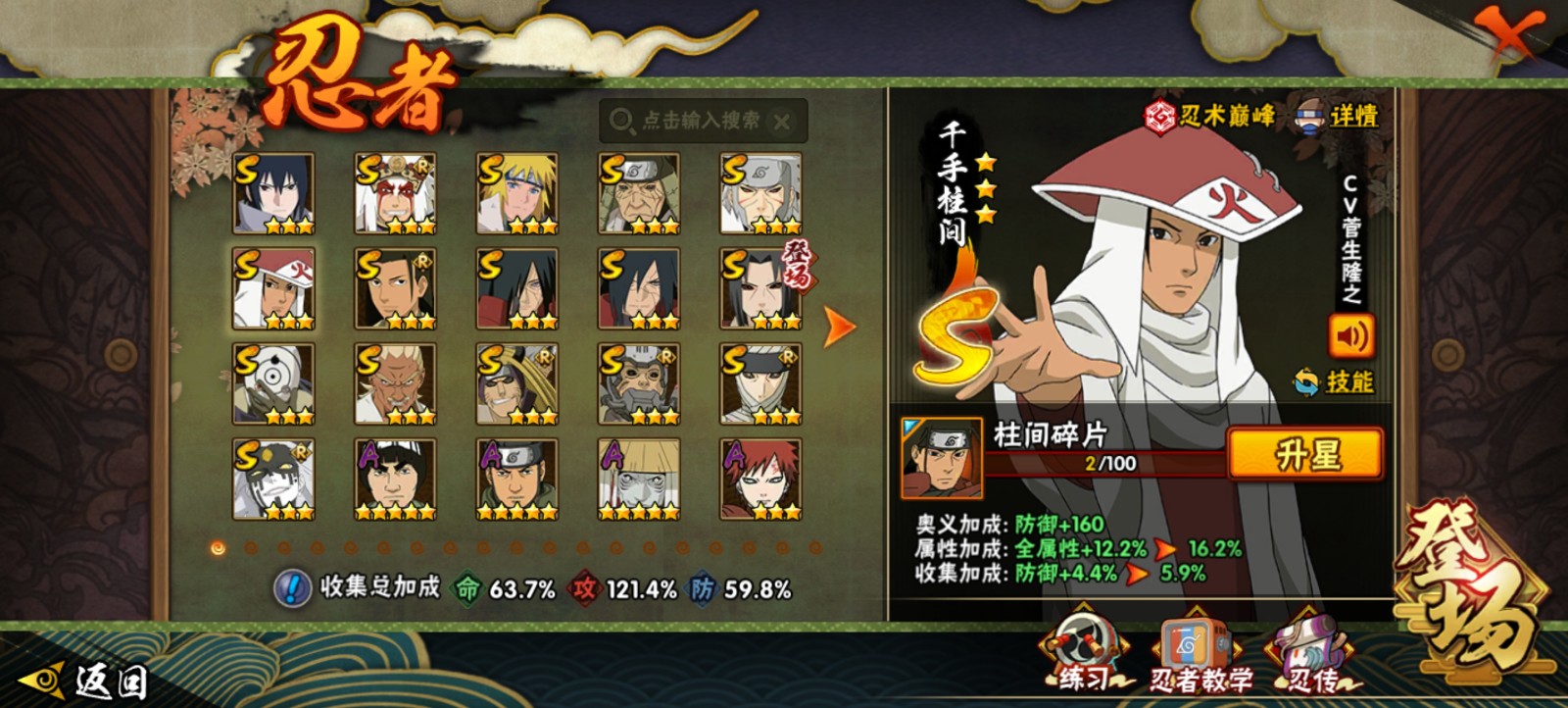1568x708 pixels.
Task: Tap 升星 to upgrade star level
Action: [x=1305, y=455]
